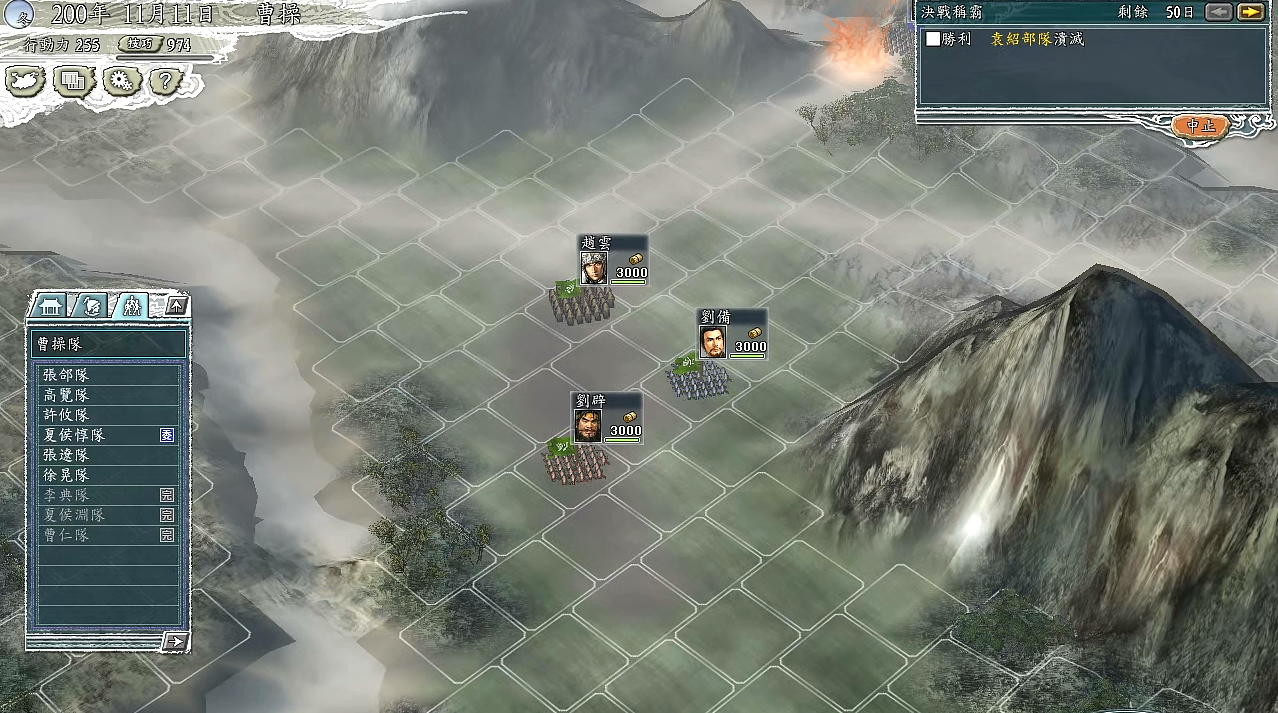
Task: Go to next unit list page
Action: coord(175,641)
